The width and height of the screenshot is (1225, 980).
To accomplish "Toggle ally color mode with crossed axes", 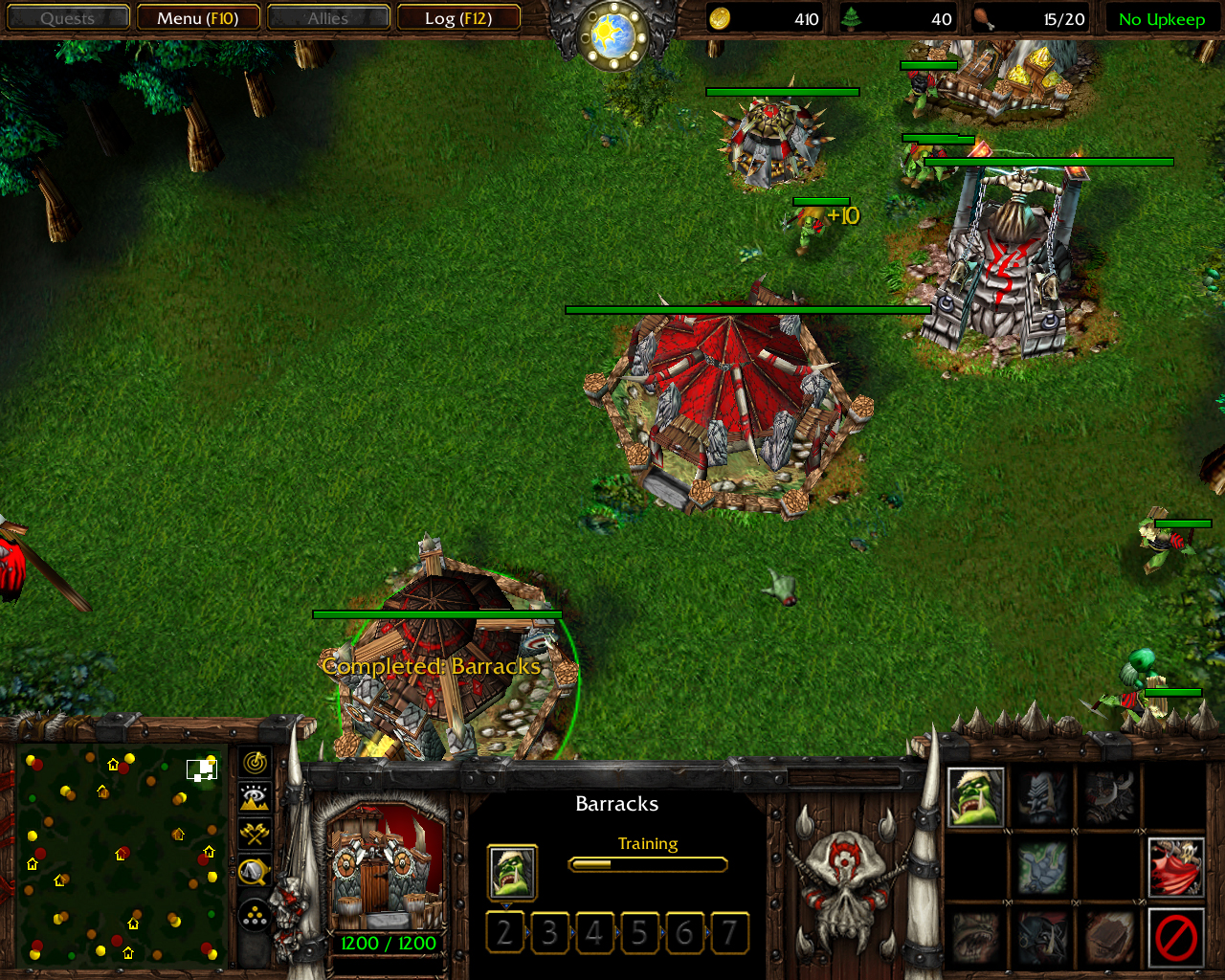I will click(x=255, y=834).
